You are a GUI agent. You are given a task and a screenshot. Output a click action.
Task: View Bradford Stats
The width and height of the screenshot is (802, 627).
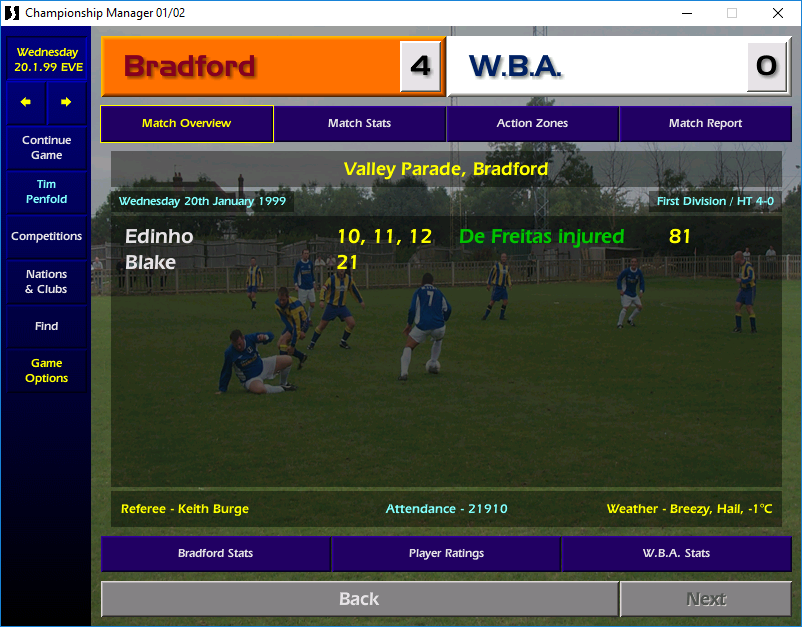215,554
